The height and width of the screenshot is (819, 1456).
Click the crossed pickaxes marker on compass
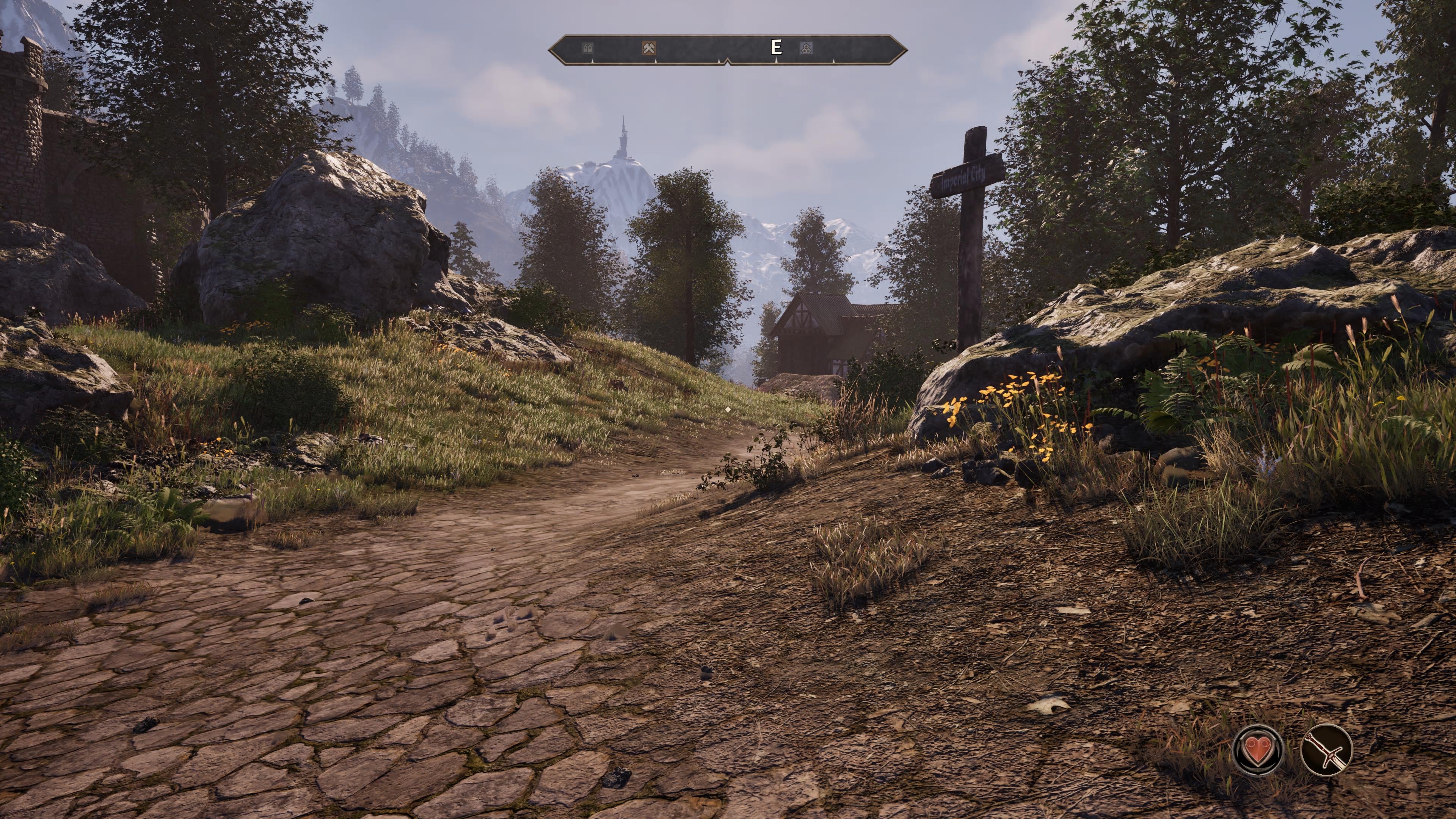(x=650, y=48)
